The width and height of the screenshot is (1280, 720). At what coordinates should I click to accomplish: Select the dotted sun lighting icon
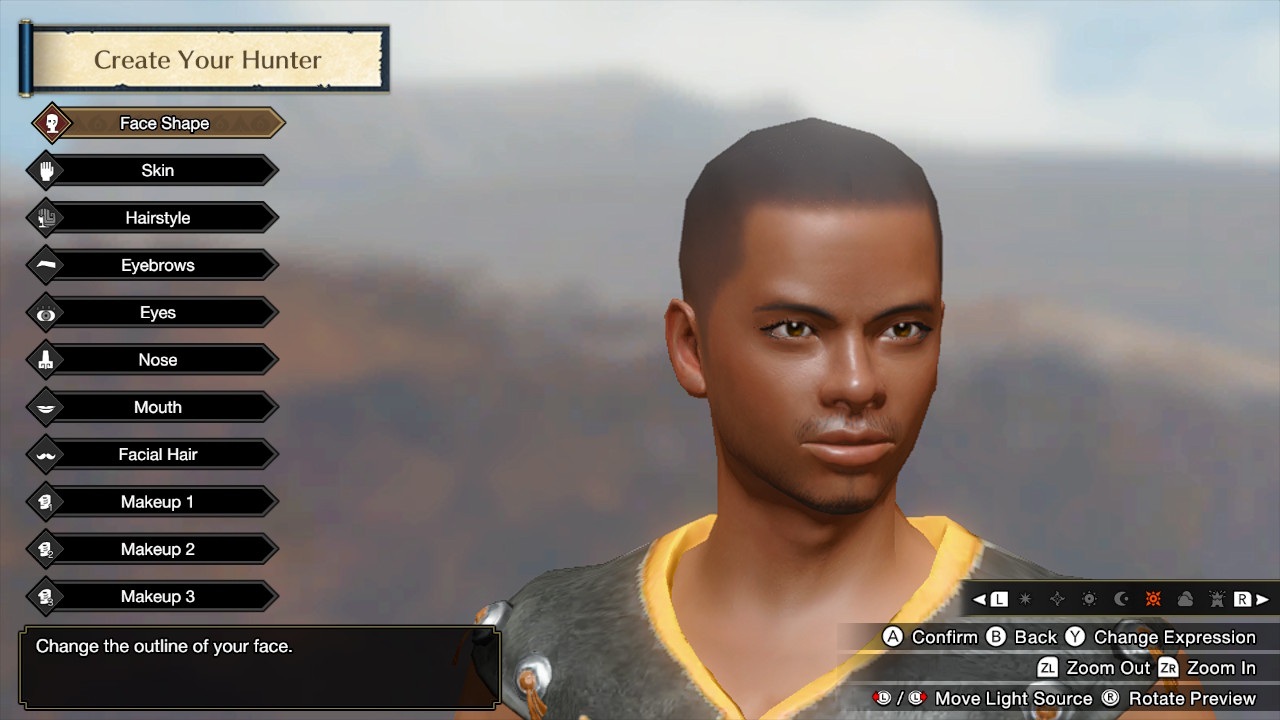1089,599
